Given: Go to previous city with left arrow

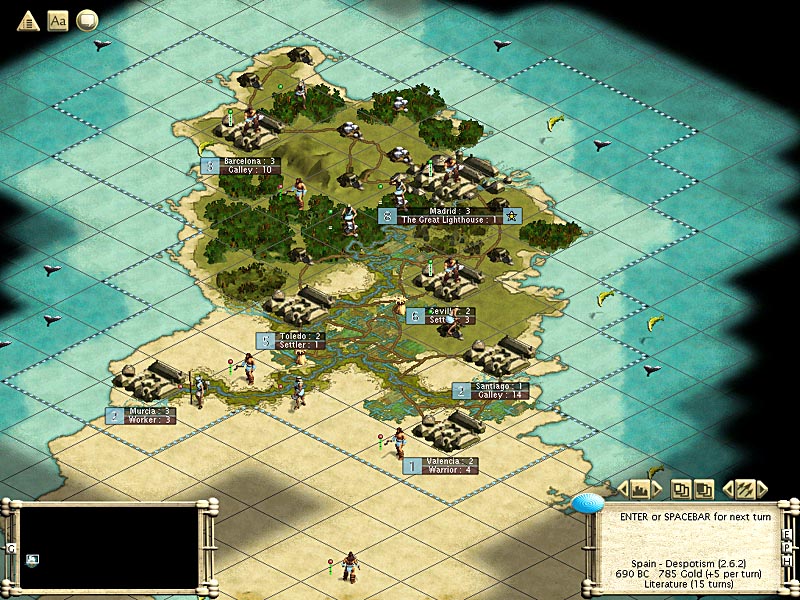Looking at the screenshot, I should (x=624, y=489).
